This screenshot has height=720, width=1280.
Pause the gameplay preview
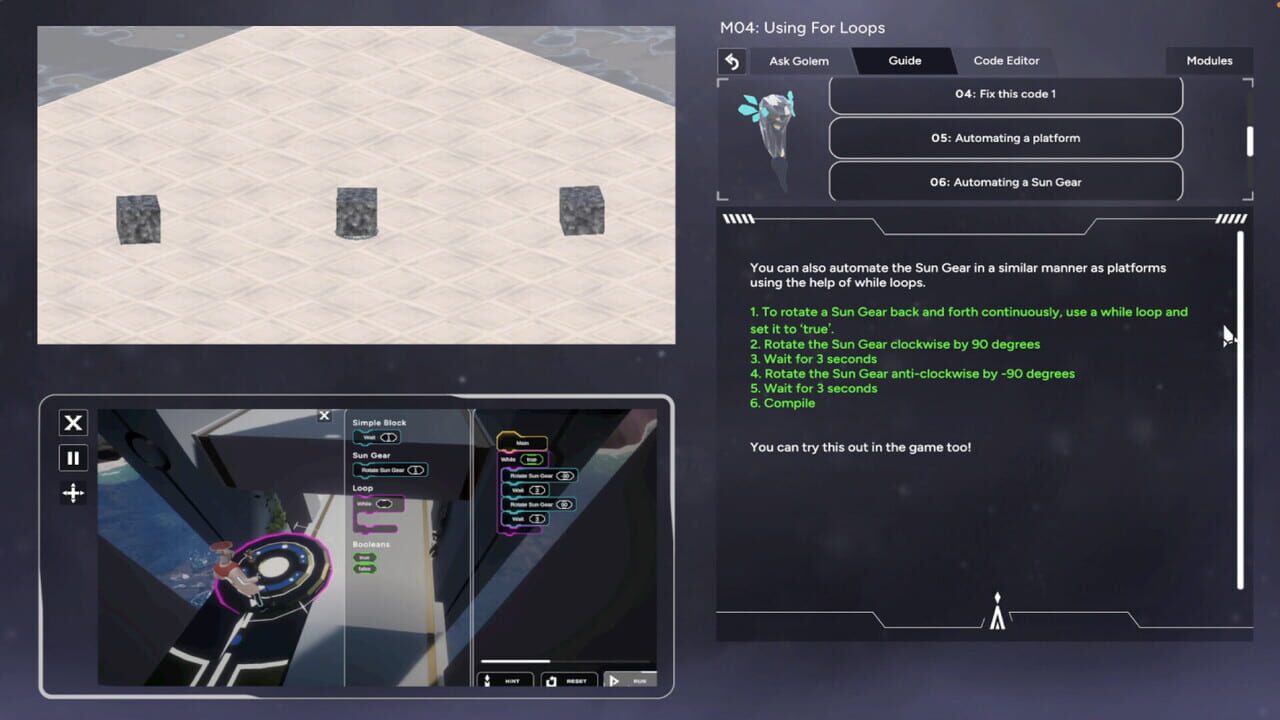pos(72,458)
